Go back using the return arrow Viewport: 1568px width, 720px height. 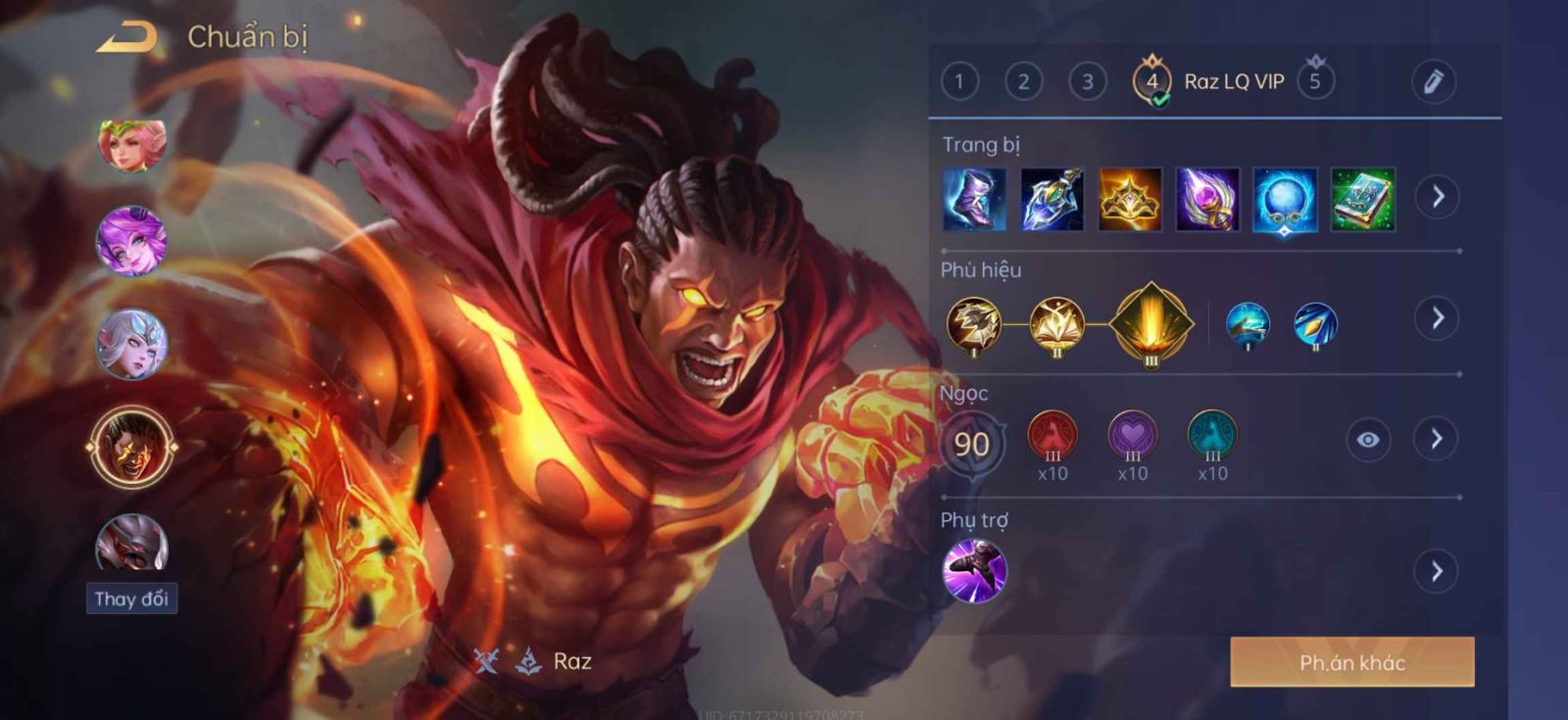pyautogui.click(x=127, y=38)
